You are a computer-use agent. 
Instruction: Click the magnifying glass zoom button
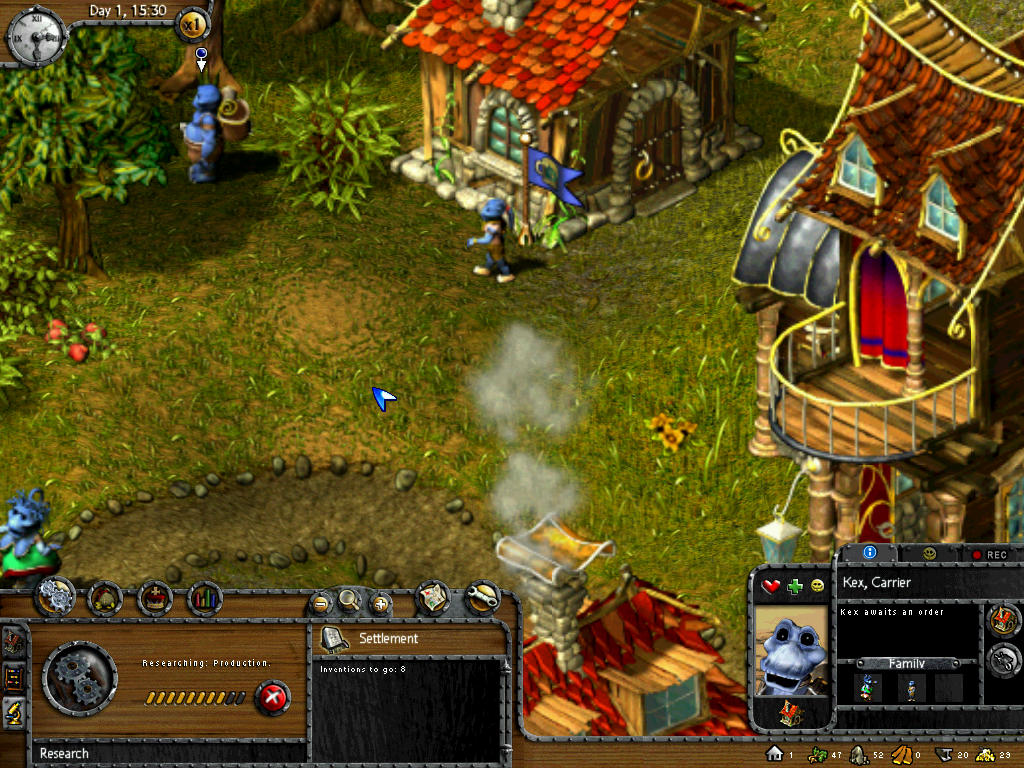pos(349,600)
